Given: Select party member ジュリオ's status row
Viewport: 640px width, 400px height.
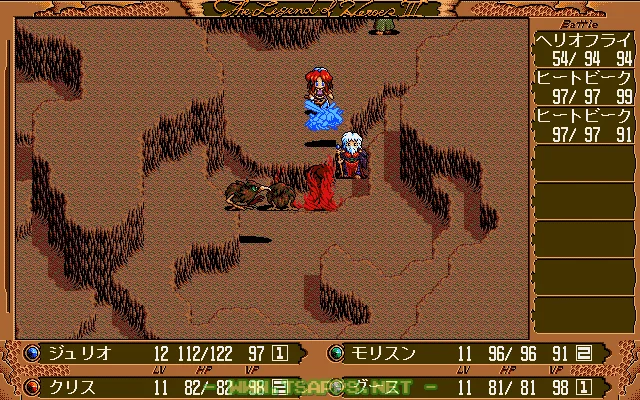Looking at the screenshot, I should tap(160, 353).
